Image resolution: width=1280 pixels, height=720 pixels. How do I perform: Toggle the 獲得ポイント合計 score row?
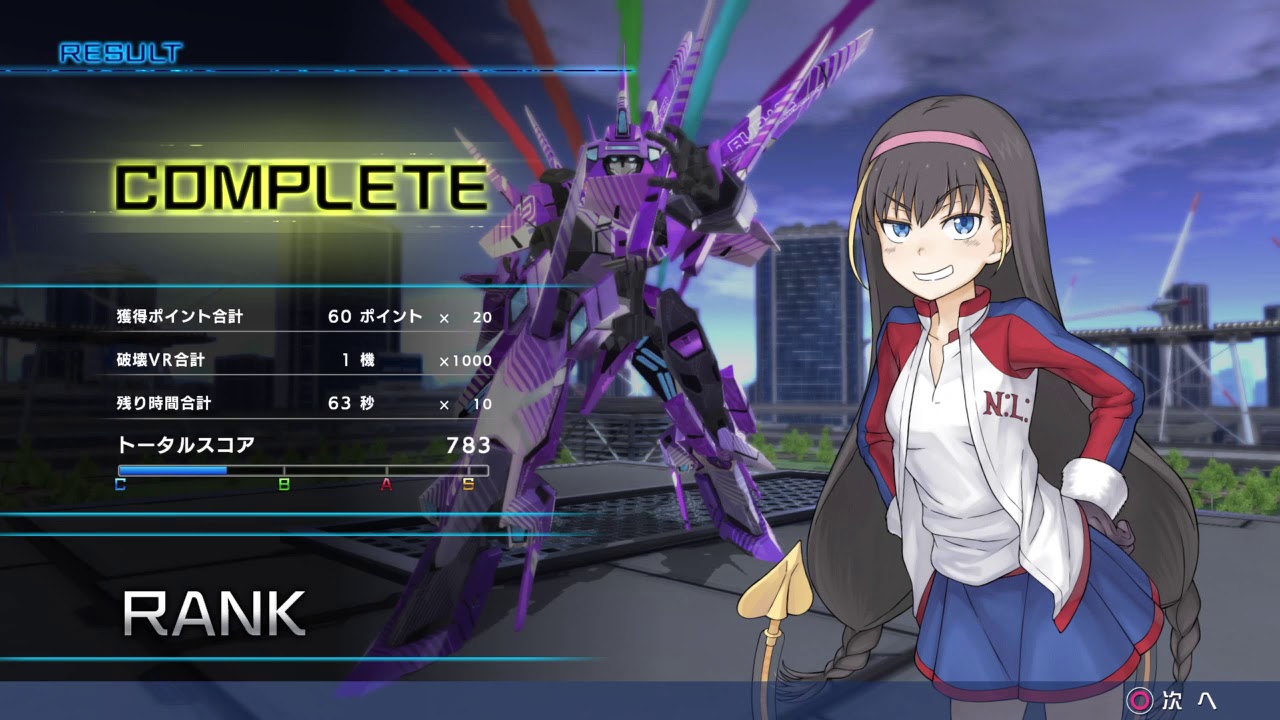[x=180, y=315]
